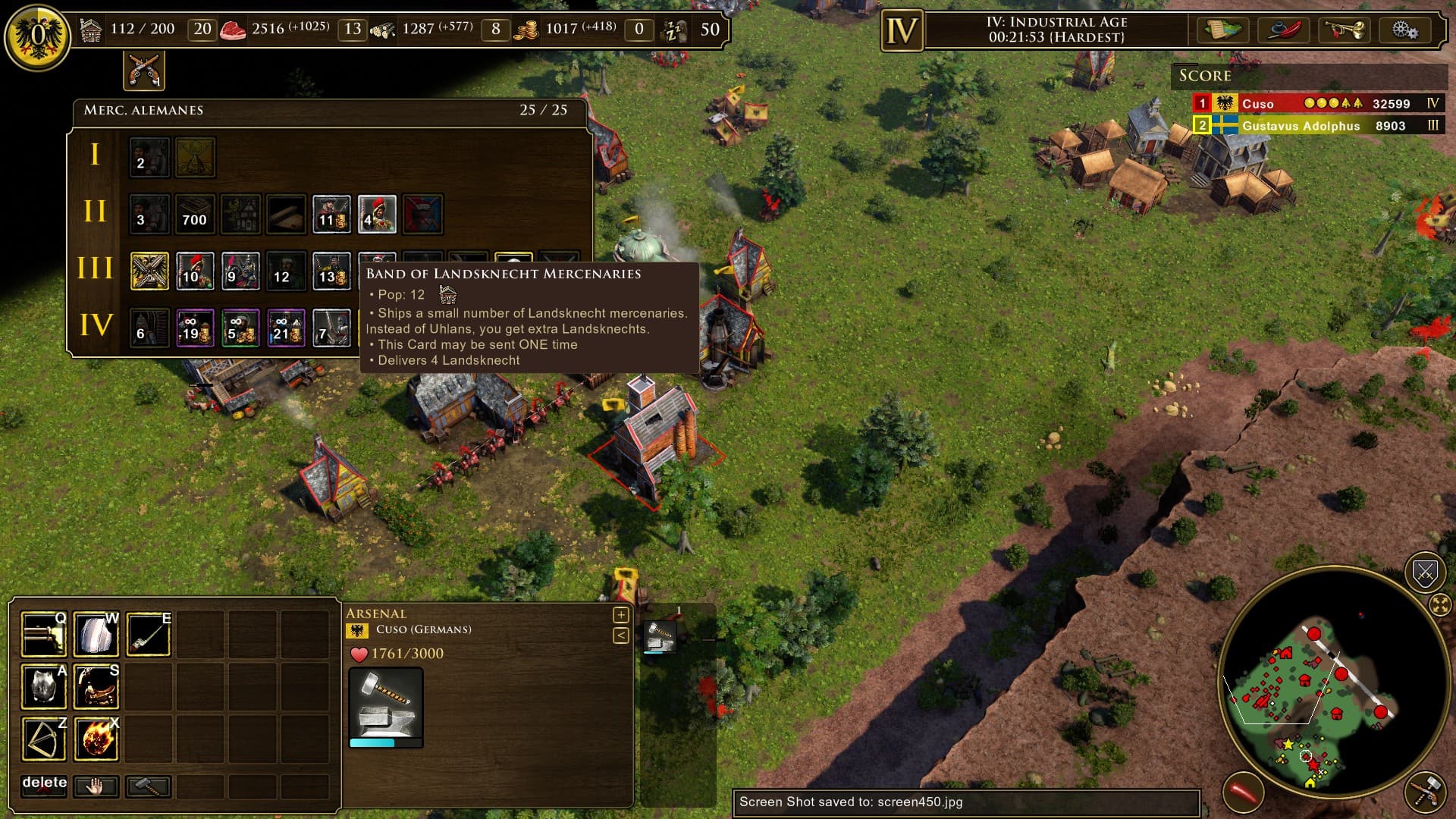This screenshot has width=1456, height=819.
Task: Delete the selected Arsenal building
Action: [x=44, y=785]
